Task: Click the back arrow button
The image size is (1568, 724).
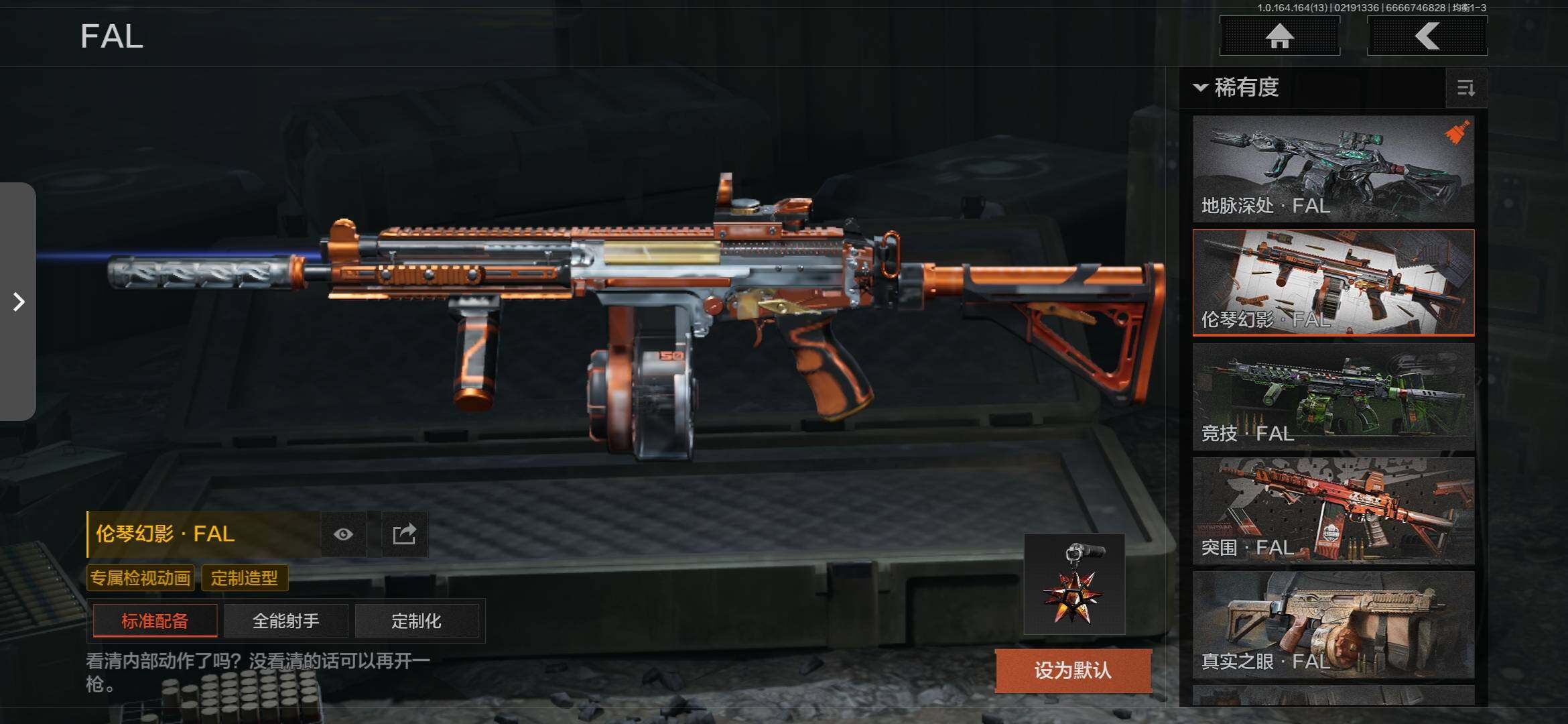Action: [x=1427, y=36]
